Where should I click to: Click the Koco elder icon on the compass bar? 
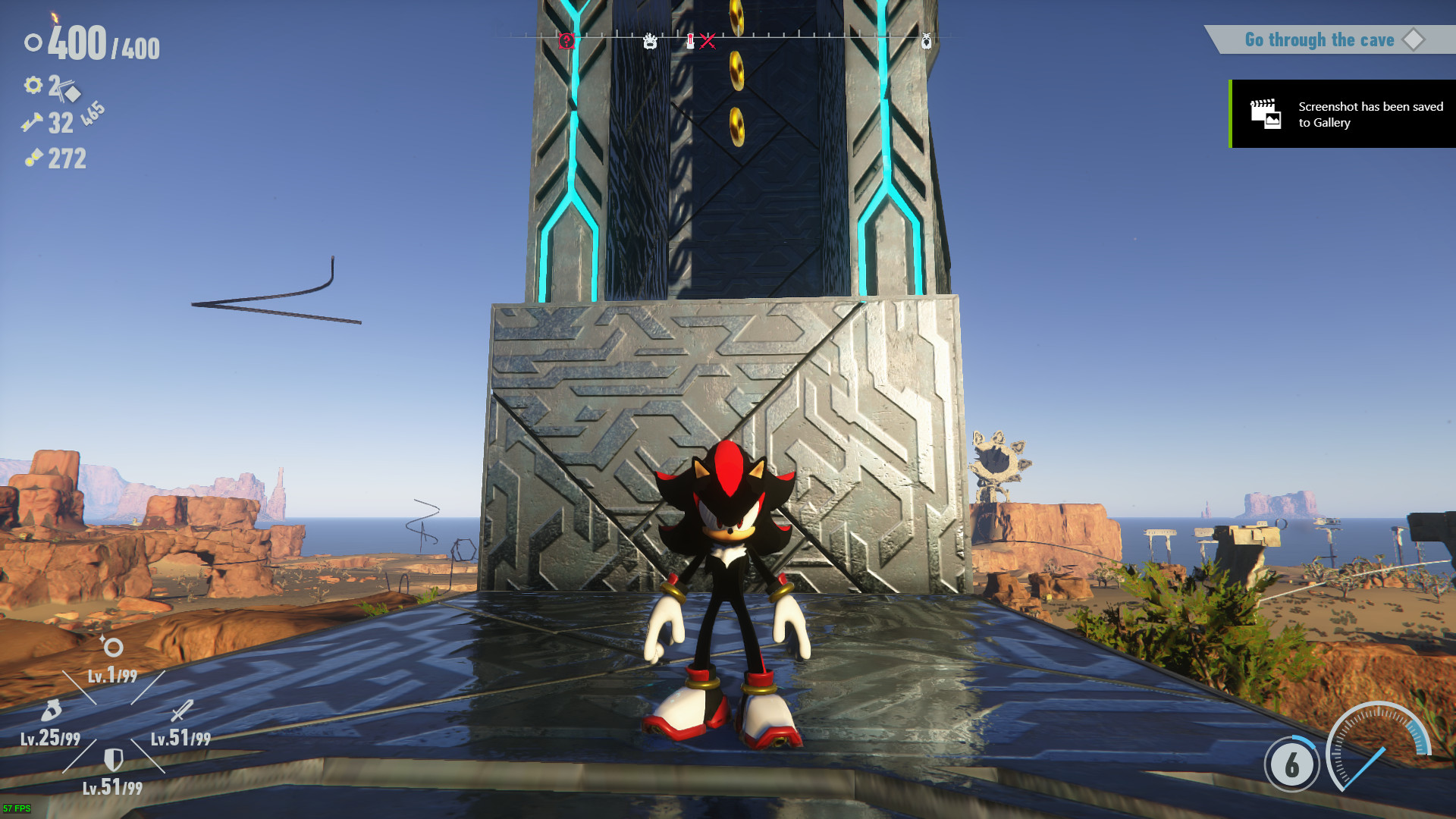point(651,42)
